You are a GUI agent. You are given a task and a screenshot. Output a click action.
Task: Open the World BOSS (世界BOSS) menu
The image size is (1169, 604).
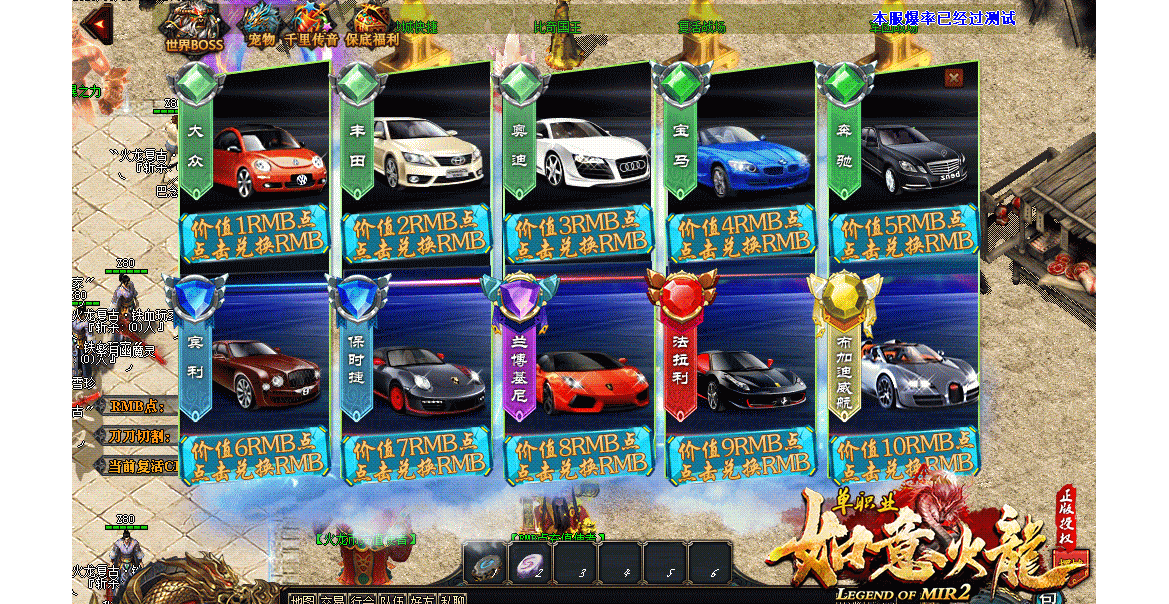tap(194, 27)
